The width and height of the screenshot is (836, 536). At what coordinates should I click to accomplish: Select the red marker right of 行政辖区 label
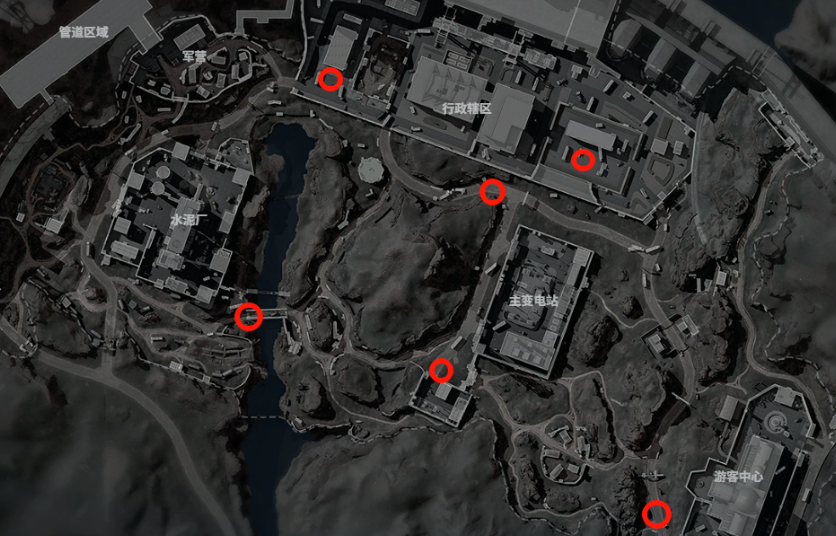[583, 159]
